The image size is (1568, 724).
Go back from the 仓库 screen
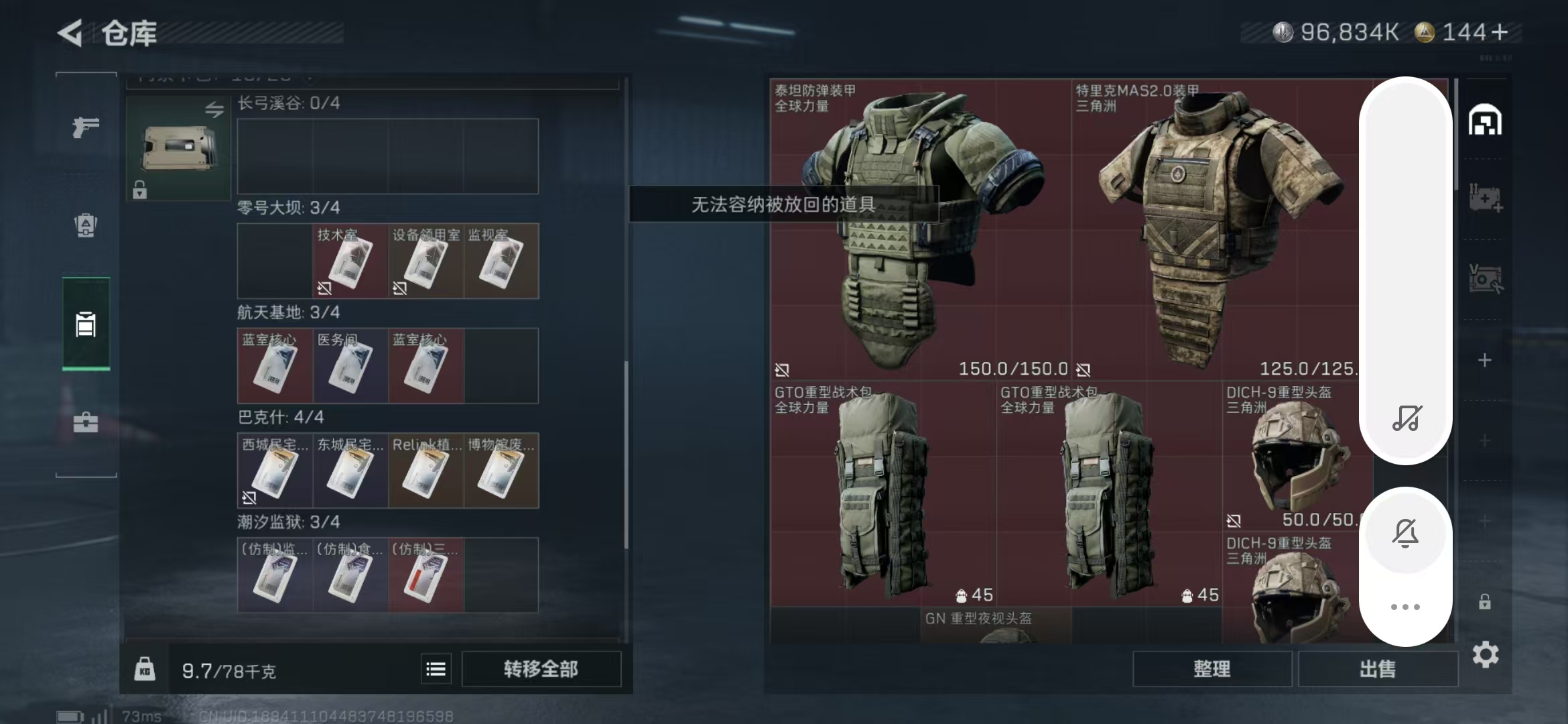point(70,33)
